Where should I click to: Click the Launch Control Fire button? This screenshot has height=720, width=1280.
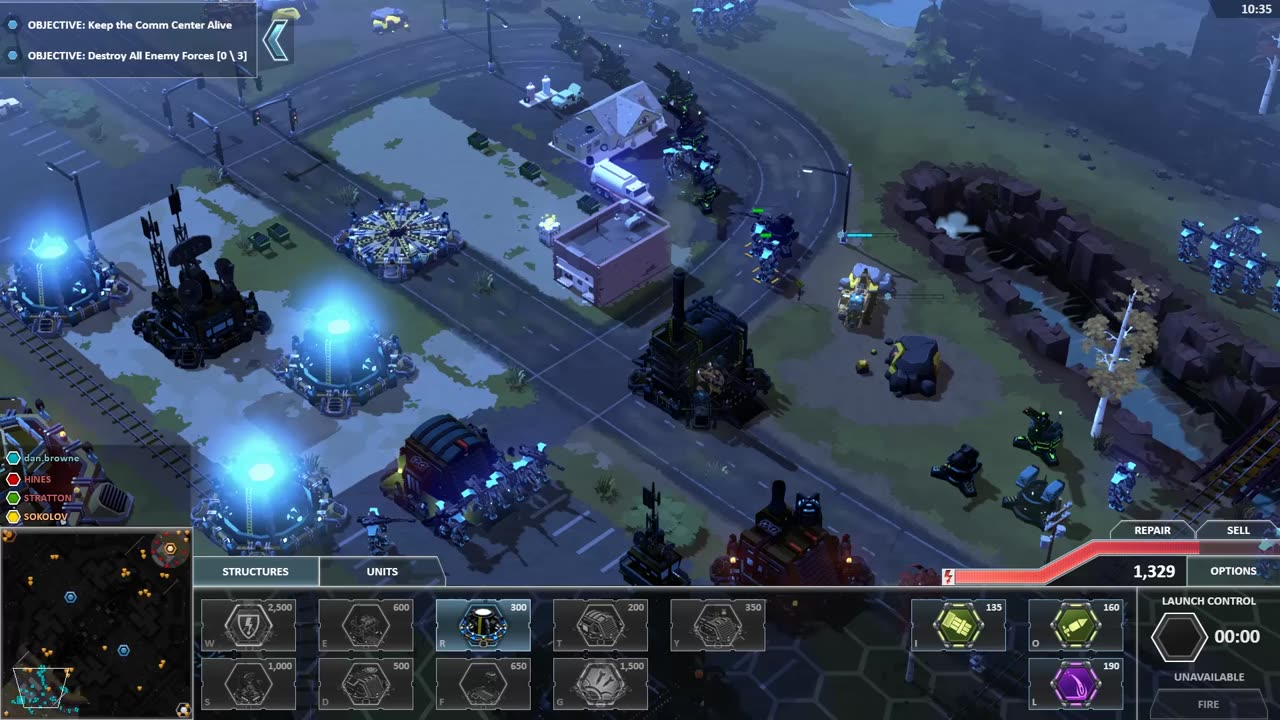coord(1208,704)
